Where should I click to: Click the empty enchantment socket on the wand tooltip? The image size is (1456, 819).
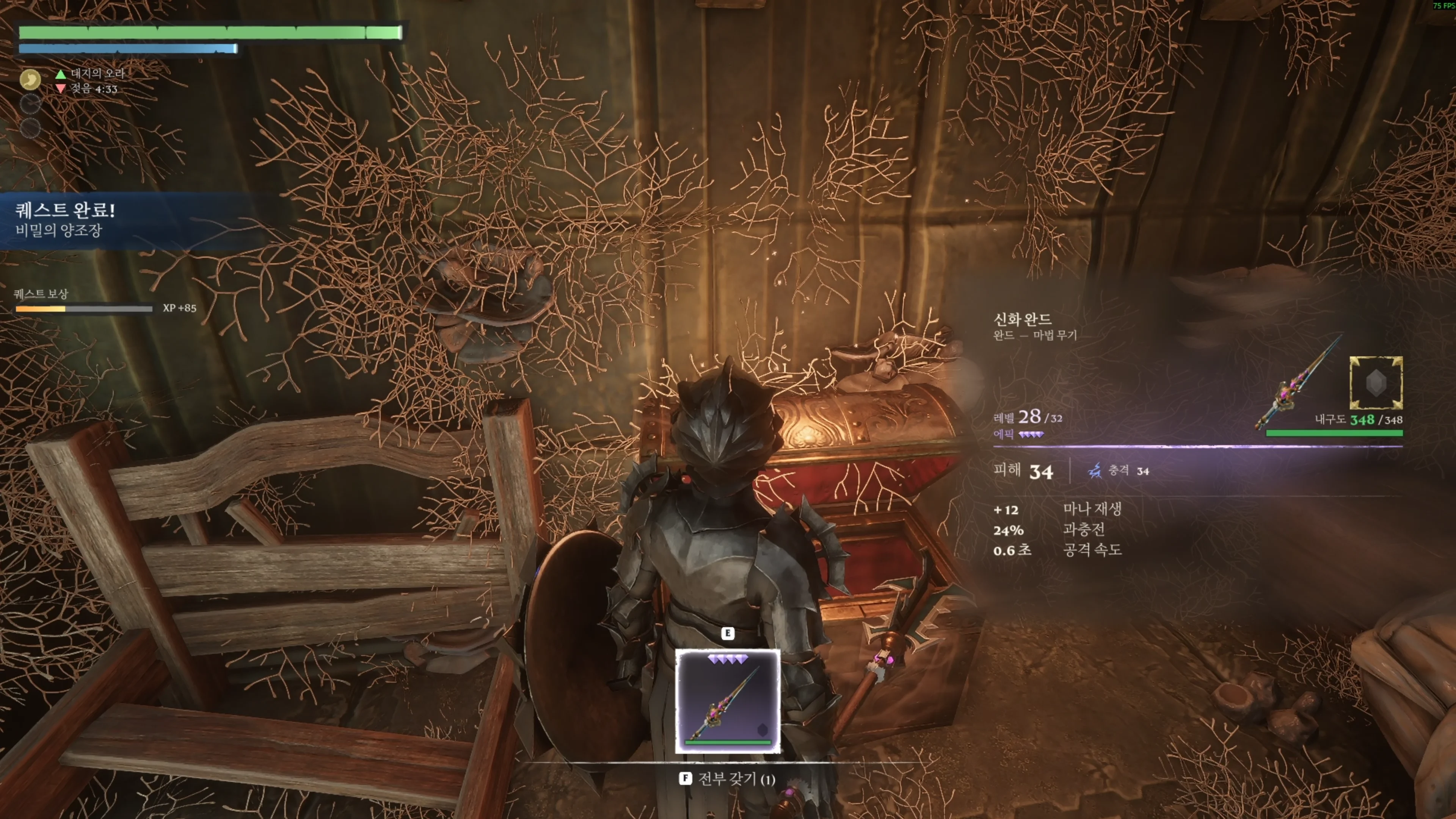tap(1375, 383)
